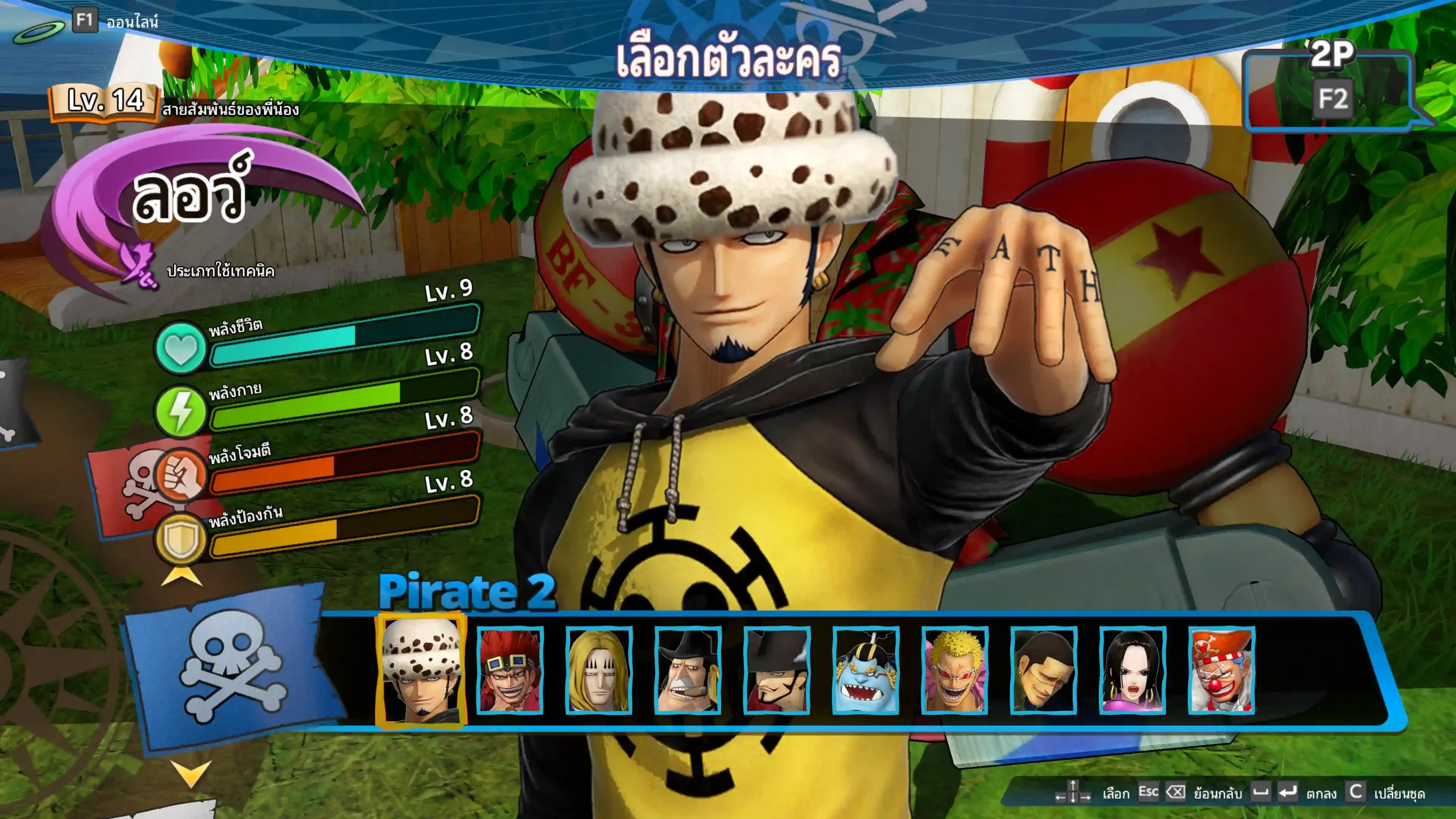
Task: Choose Crocodile with scarred face
Action: [1044, 670]
